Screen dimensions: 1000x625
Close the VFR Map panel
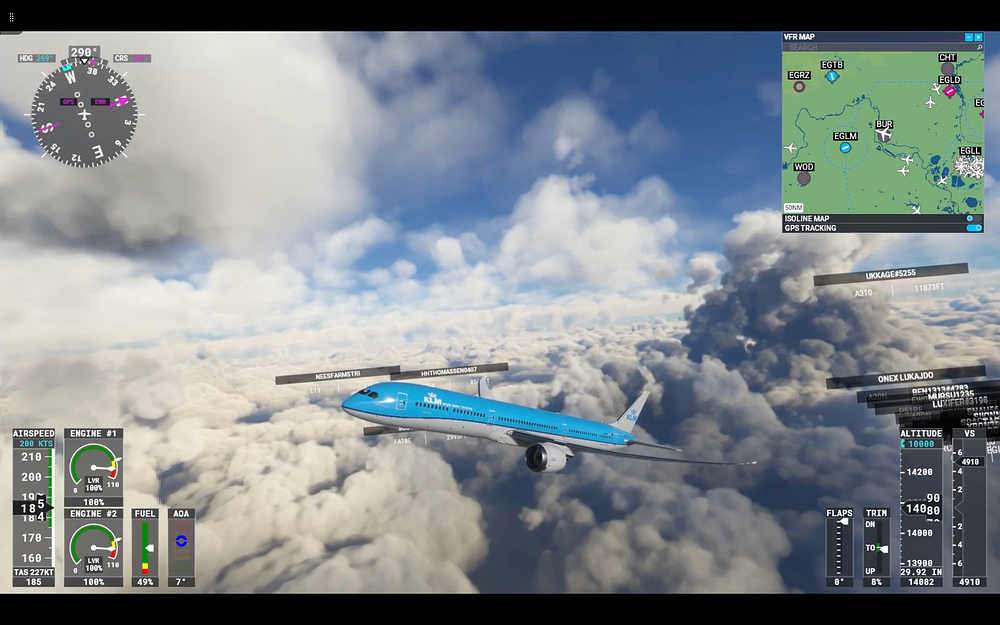click(978, 37)
